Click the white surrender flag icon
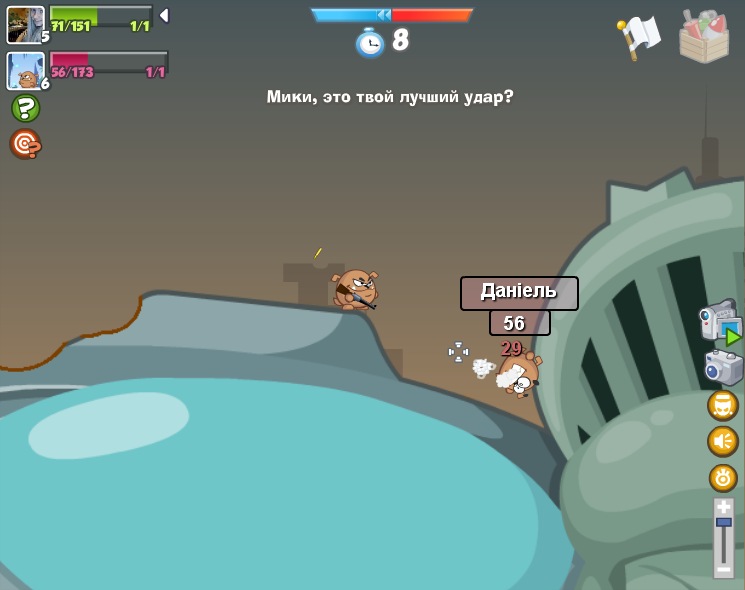Viewport: 745px width, 590px height. 640,36
